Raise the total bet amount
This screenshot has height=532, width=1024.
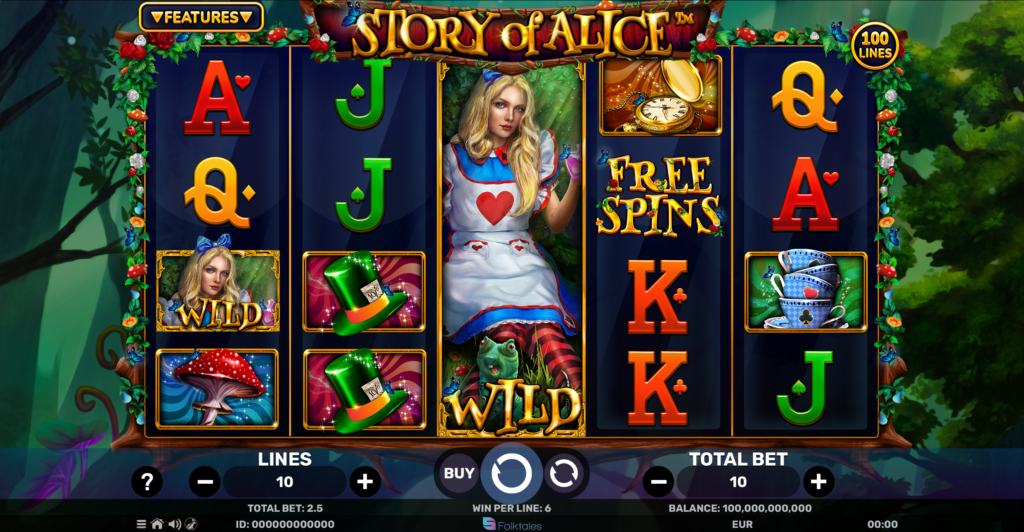coord(818,482)
